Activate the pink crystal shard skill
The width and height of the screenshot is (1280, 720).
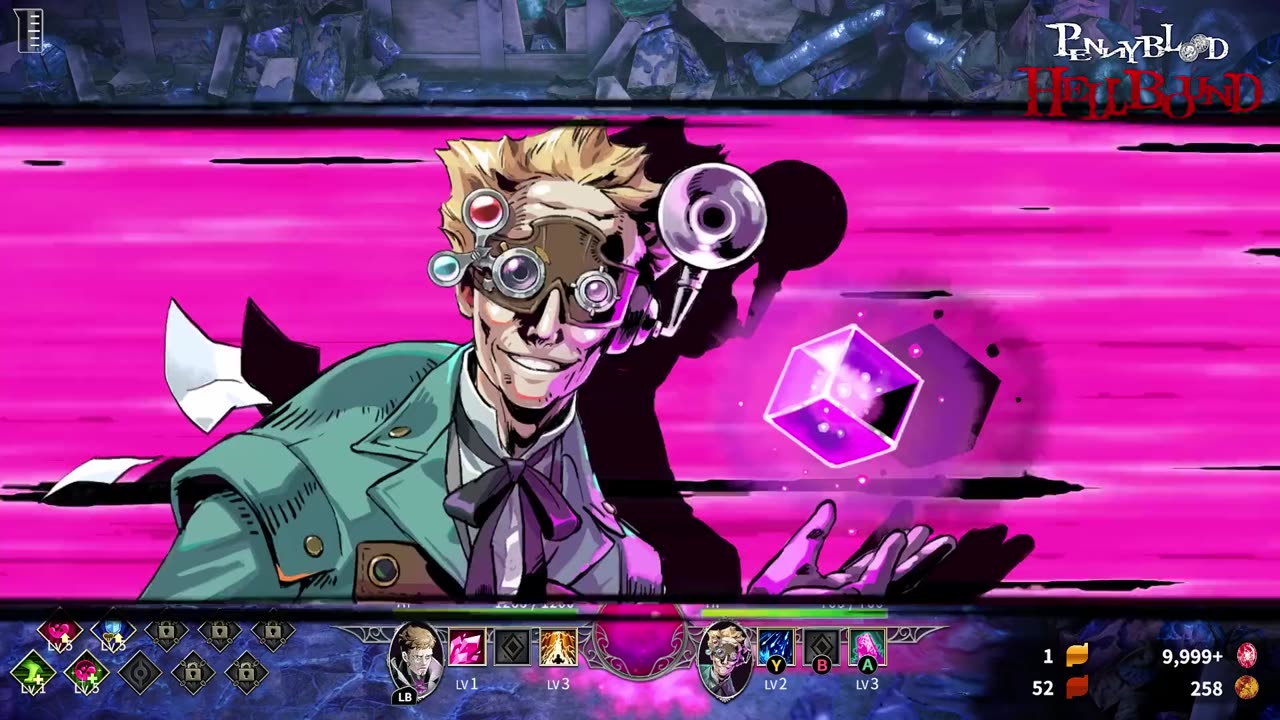(466, 648)
